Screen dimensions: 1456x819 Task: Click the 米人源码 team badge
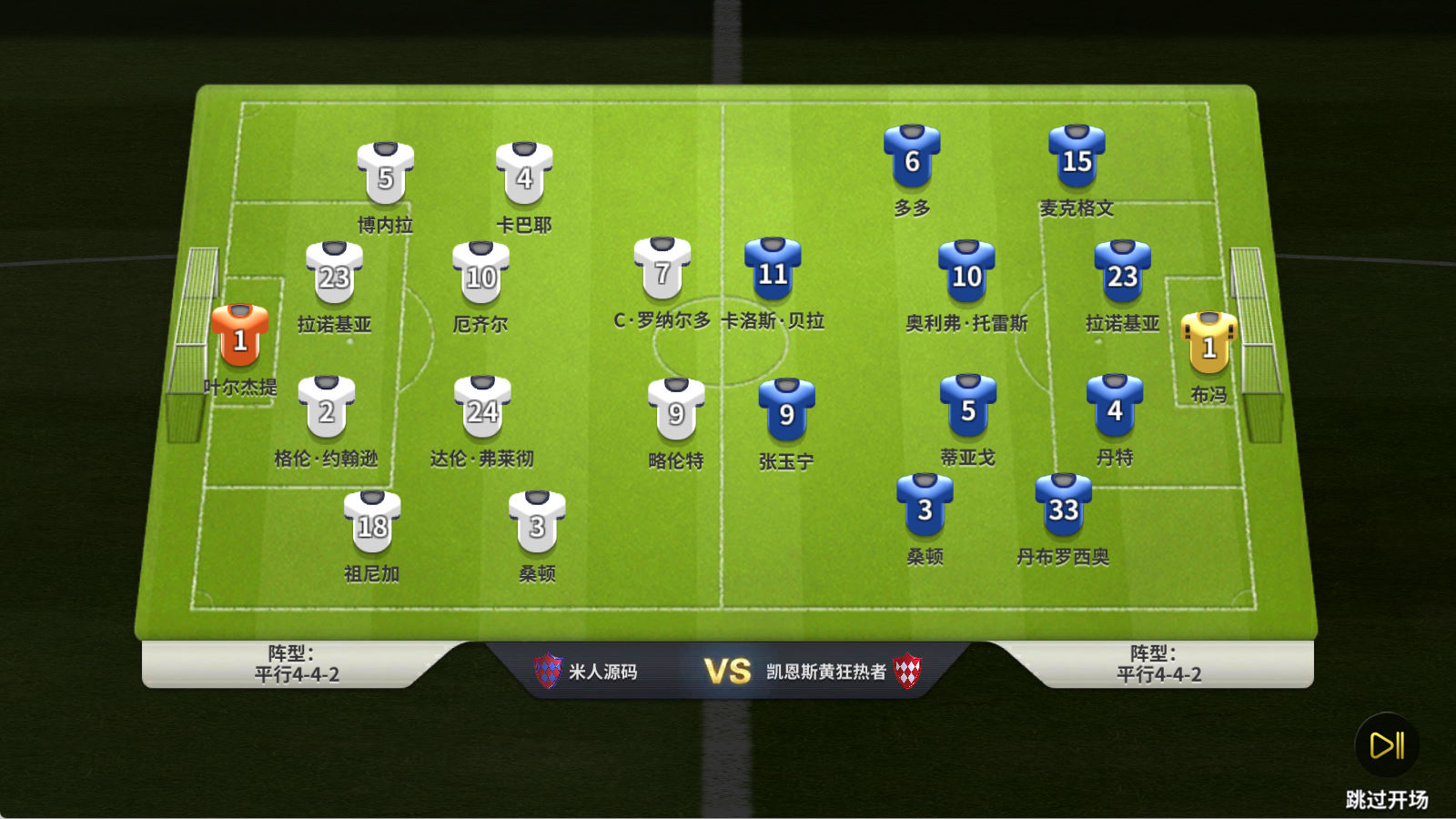pyautogui.click(x=548, y=672)
